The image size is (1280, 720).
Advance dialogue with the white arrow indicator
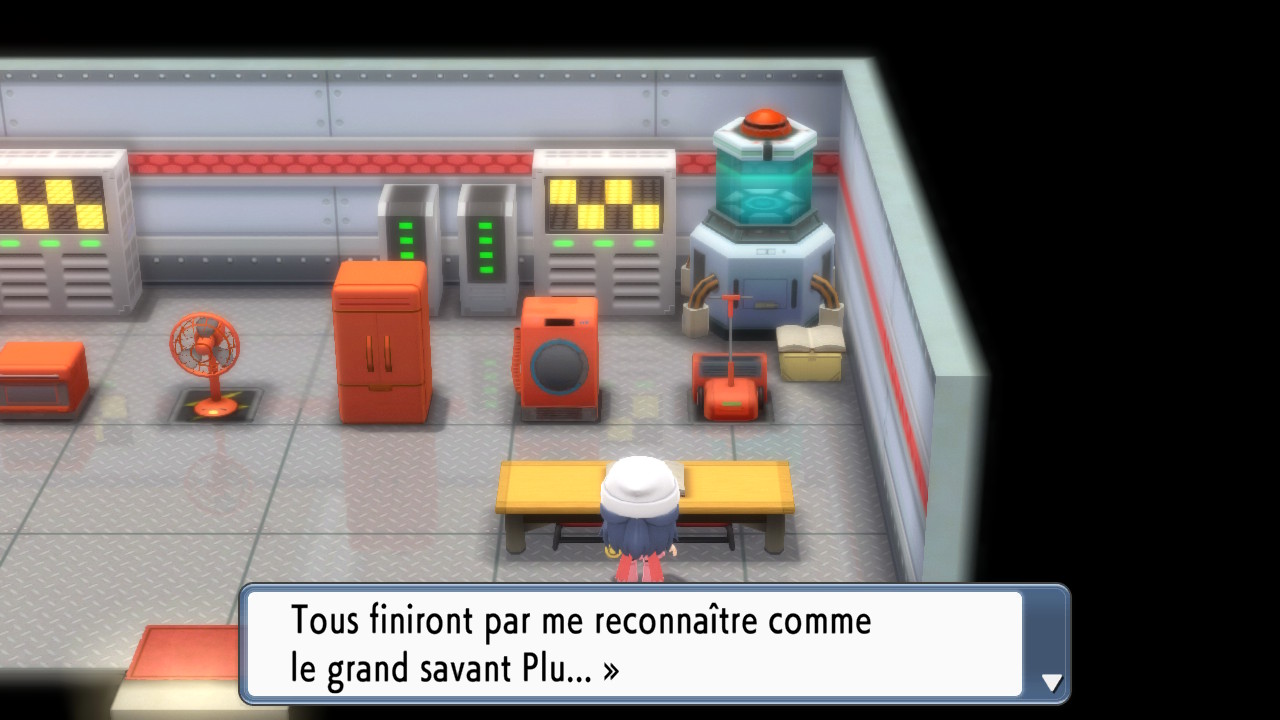(1051, 682)
